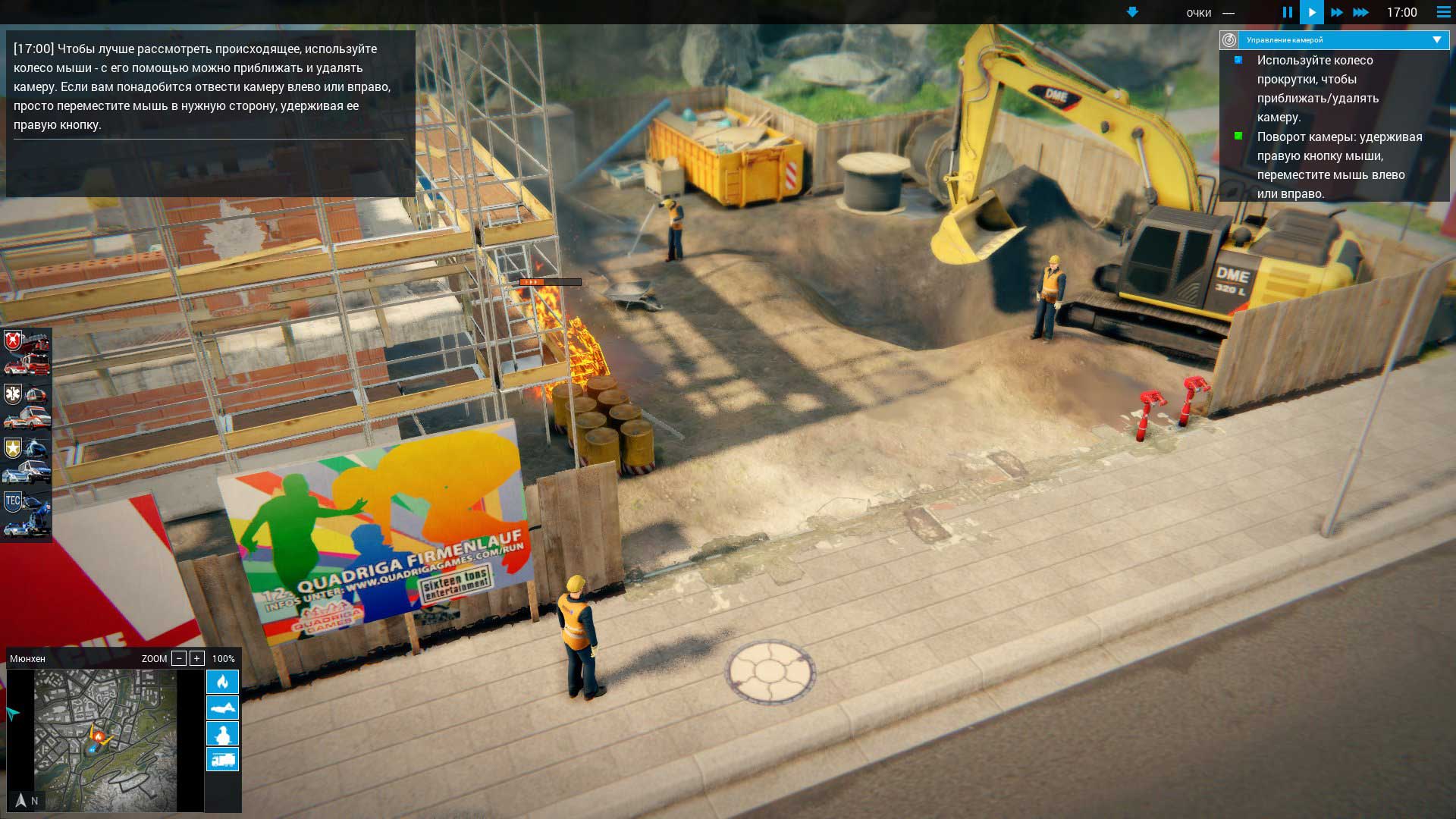Toggle the vehicle filter on minimap

222,759
